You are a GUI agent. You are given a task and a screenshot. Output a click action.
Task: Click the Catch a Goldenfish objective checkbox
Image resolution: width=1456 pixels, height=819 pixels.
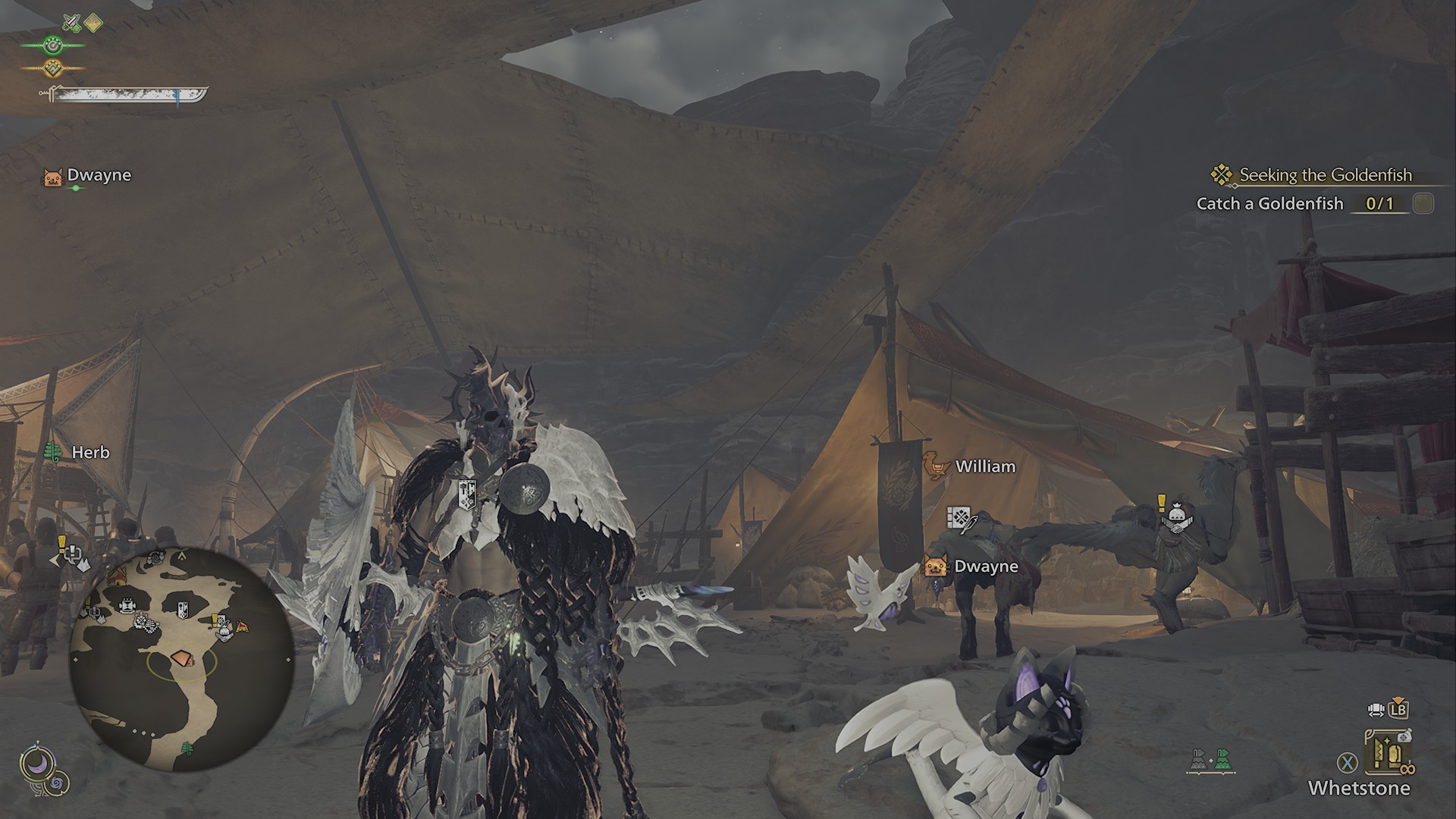[x=1423, y=203]
